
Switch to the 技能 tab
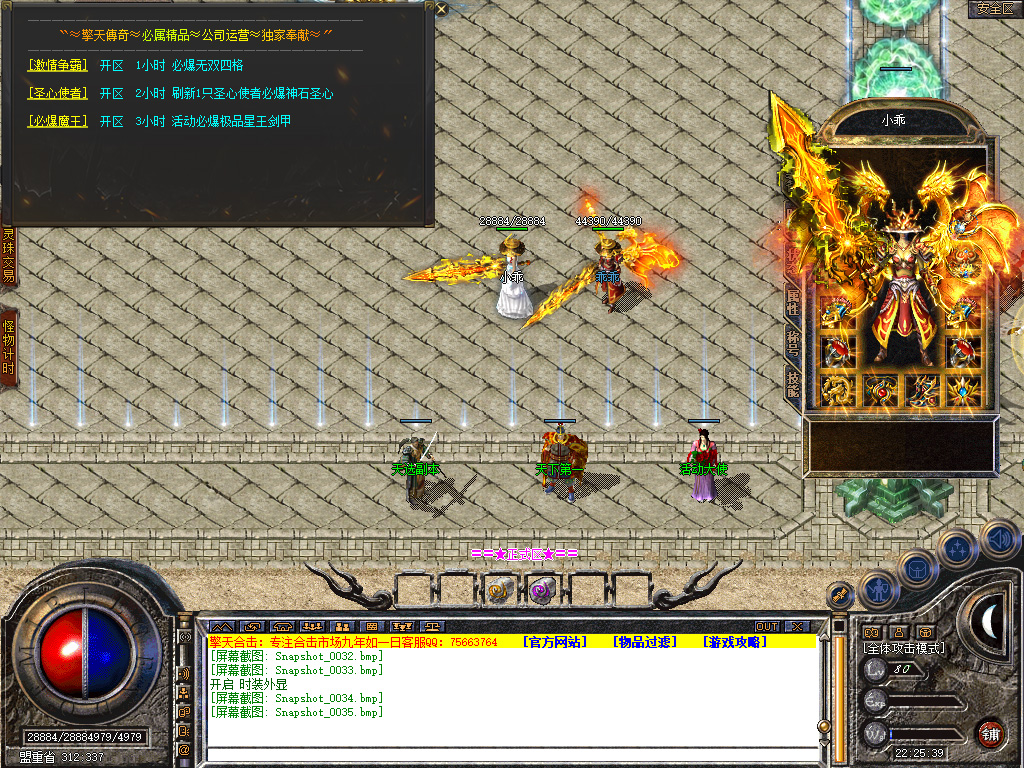click(x=793, y=381)
